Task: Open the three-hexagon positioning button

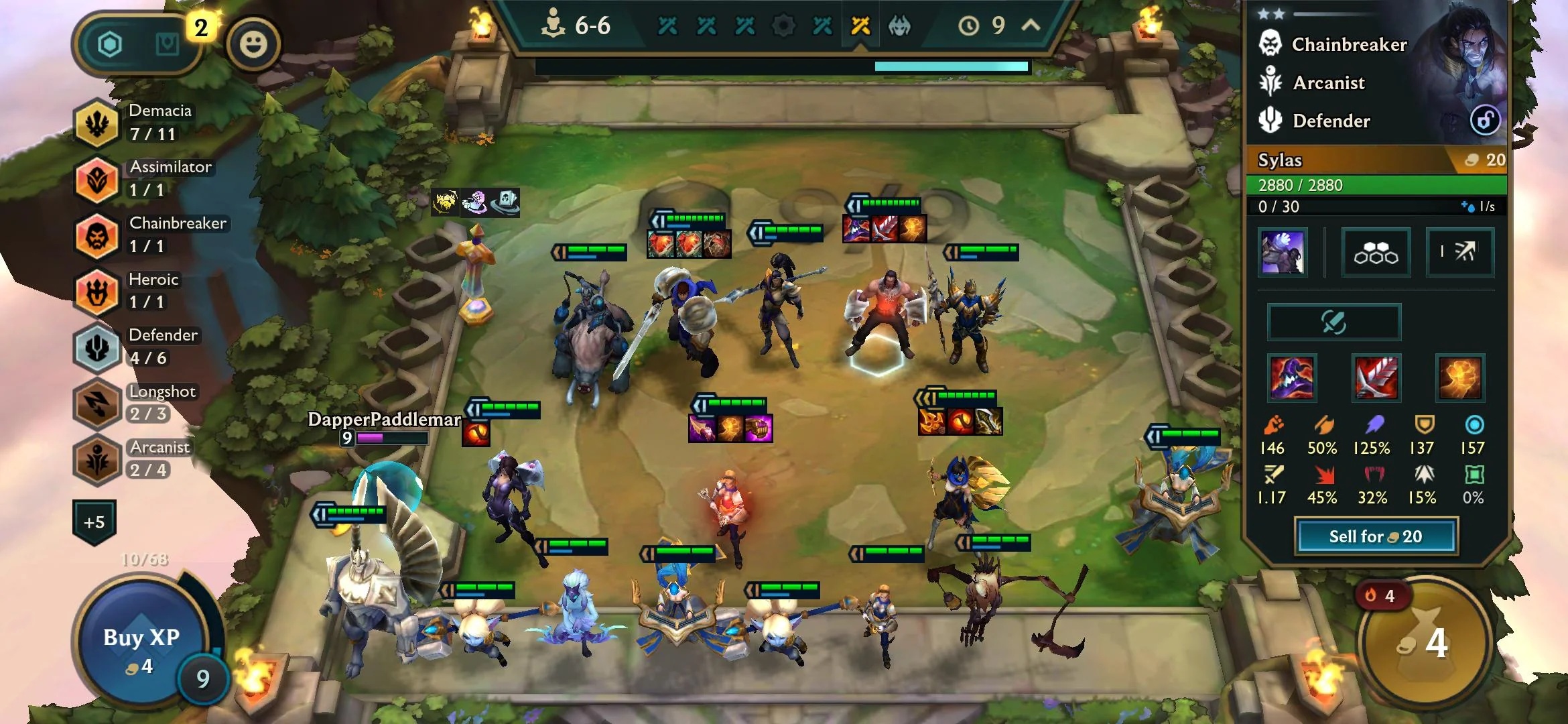Action: pos(1376,252)
